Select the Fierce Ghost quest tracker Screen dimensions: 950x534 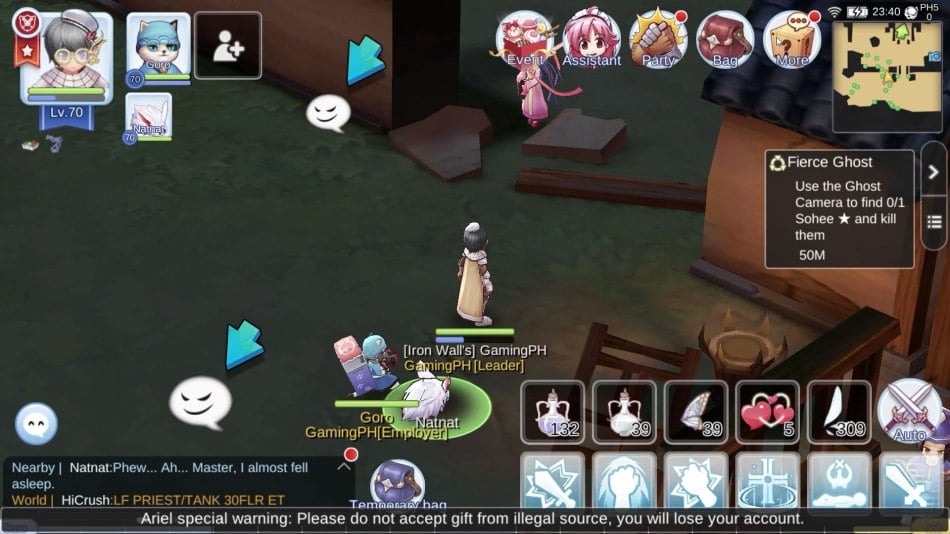[x=839, y=208]
